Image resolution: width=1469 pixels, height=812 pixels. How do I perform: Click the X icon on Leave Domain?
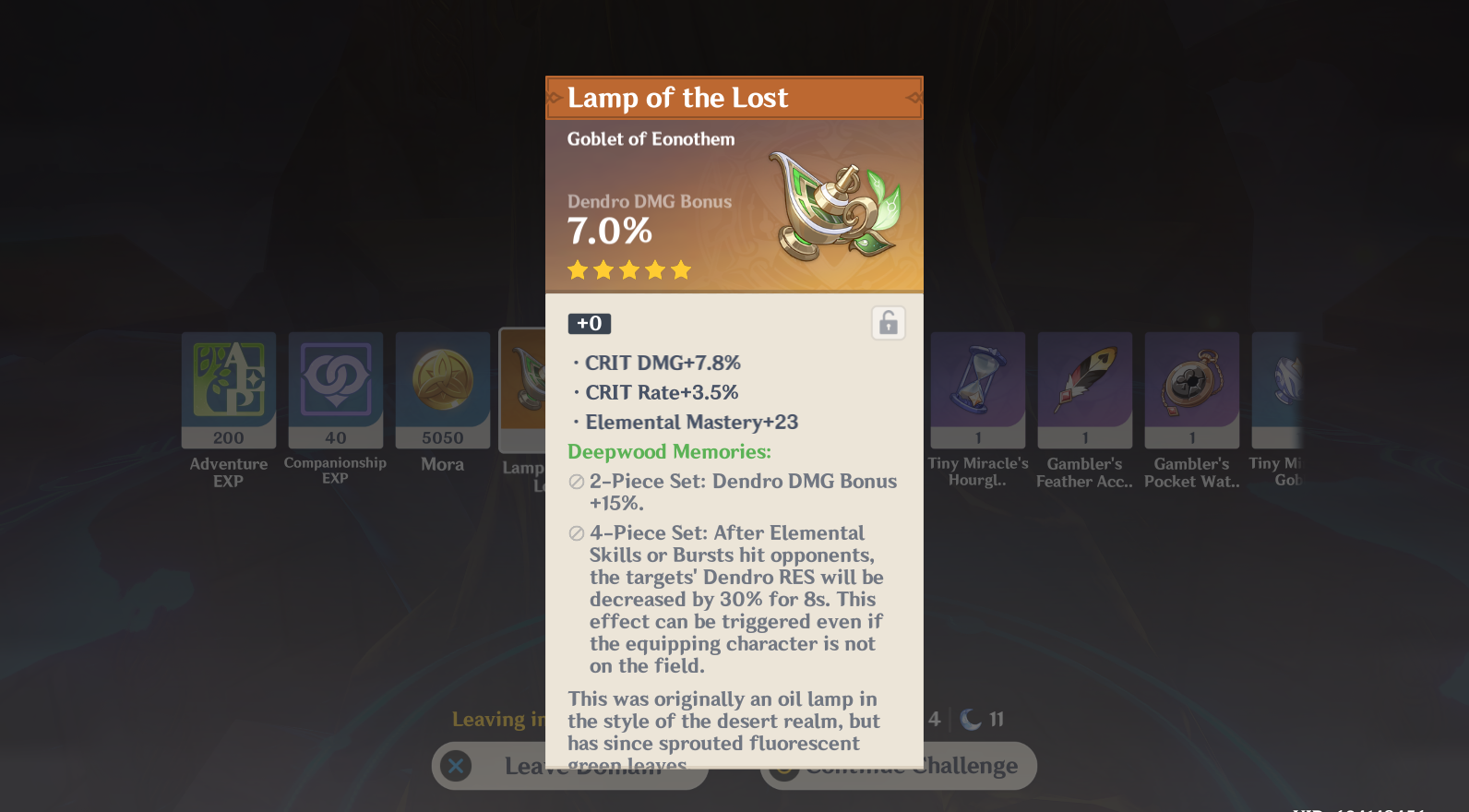(454, 765)
